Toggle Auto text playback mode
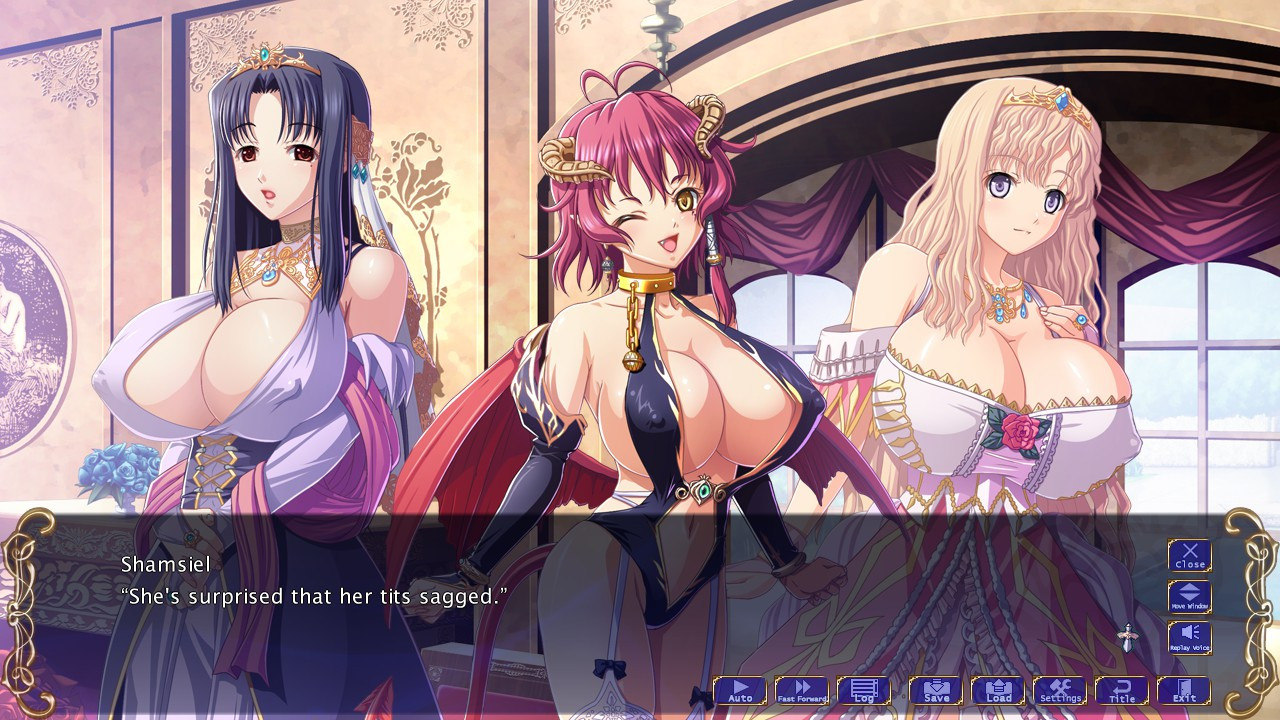This screenshot has width=1280, height=720. pos(739,690)
